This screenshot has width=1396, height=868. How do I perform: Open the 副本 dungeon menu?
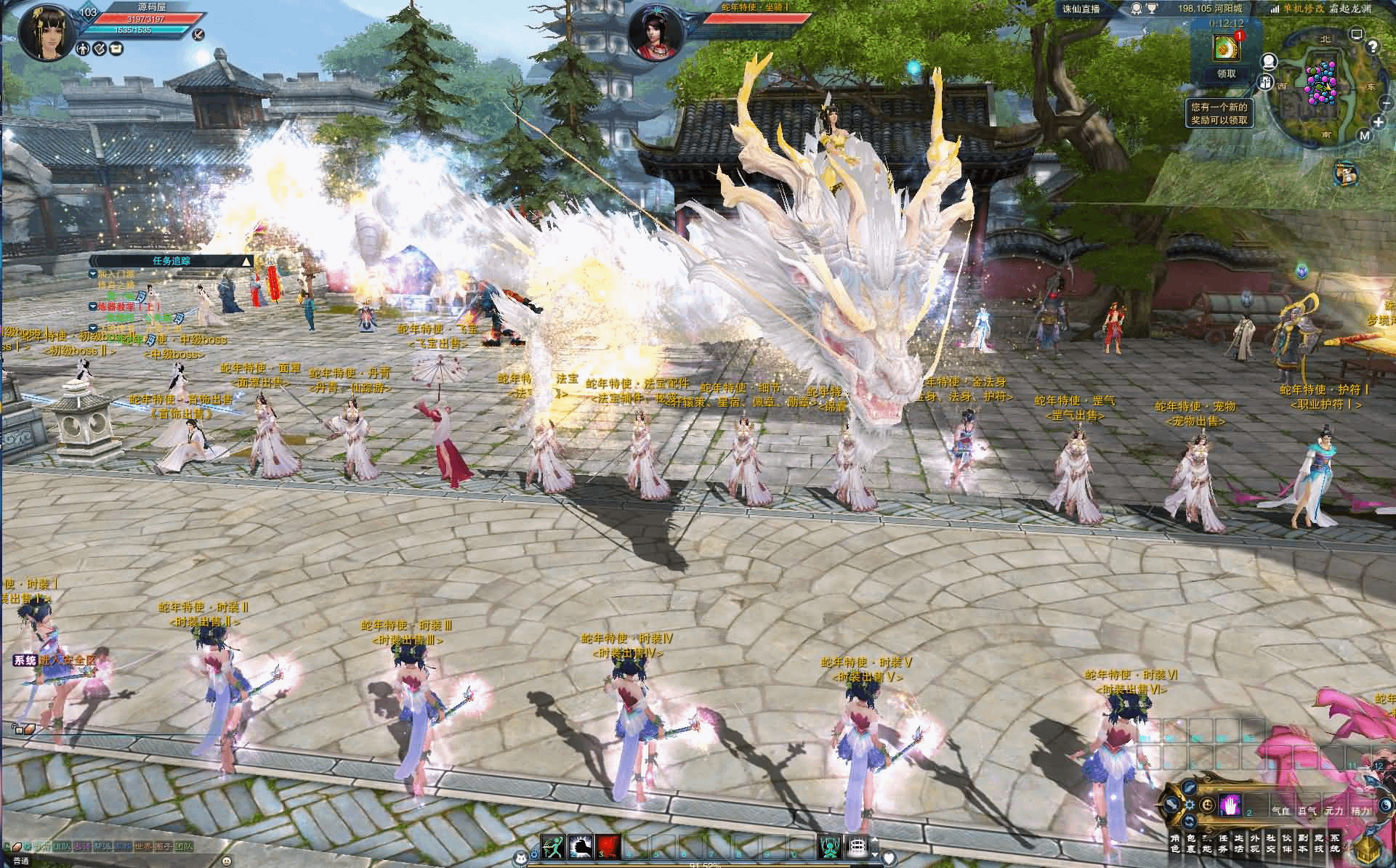pos(1303,843)
